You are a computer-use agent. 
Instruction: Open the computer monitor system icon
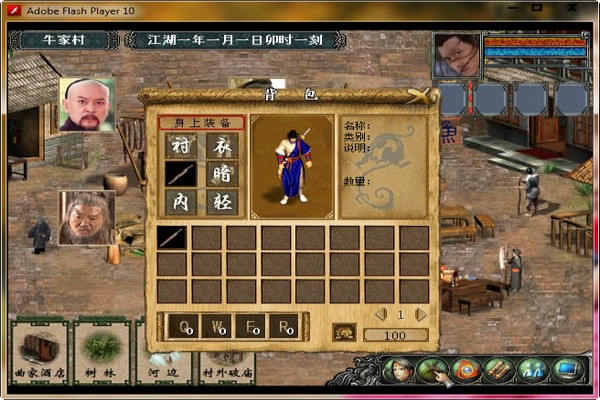coord(567,370)
